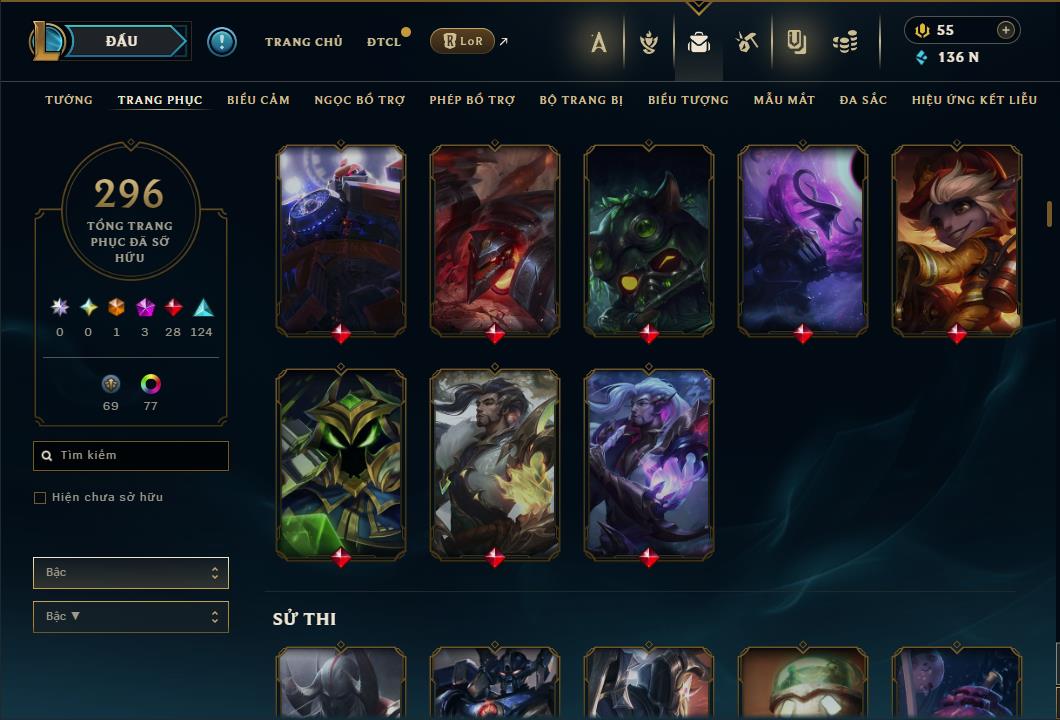
Task: Choose the Veigar green-gold skin card
Action: coord(341,462)
